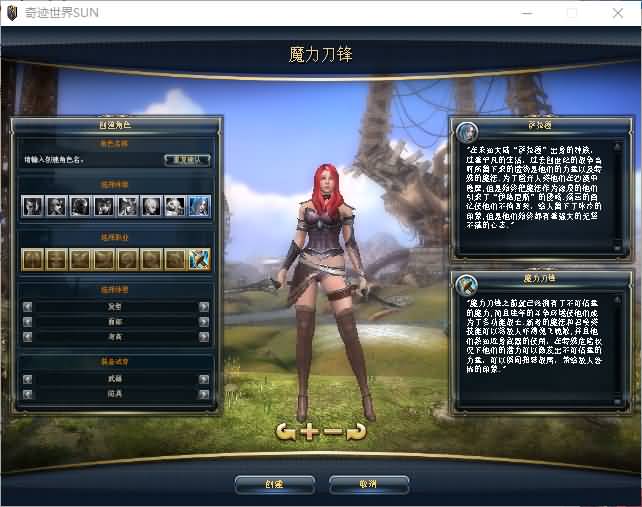Try the next 武器 weapon preview

204,380
